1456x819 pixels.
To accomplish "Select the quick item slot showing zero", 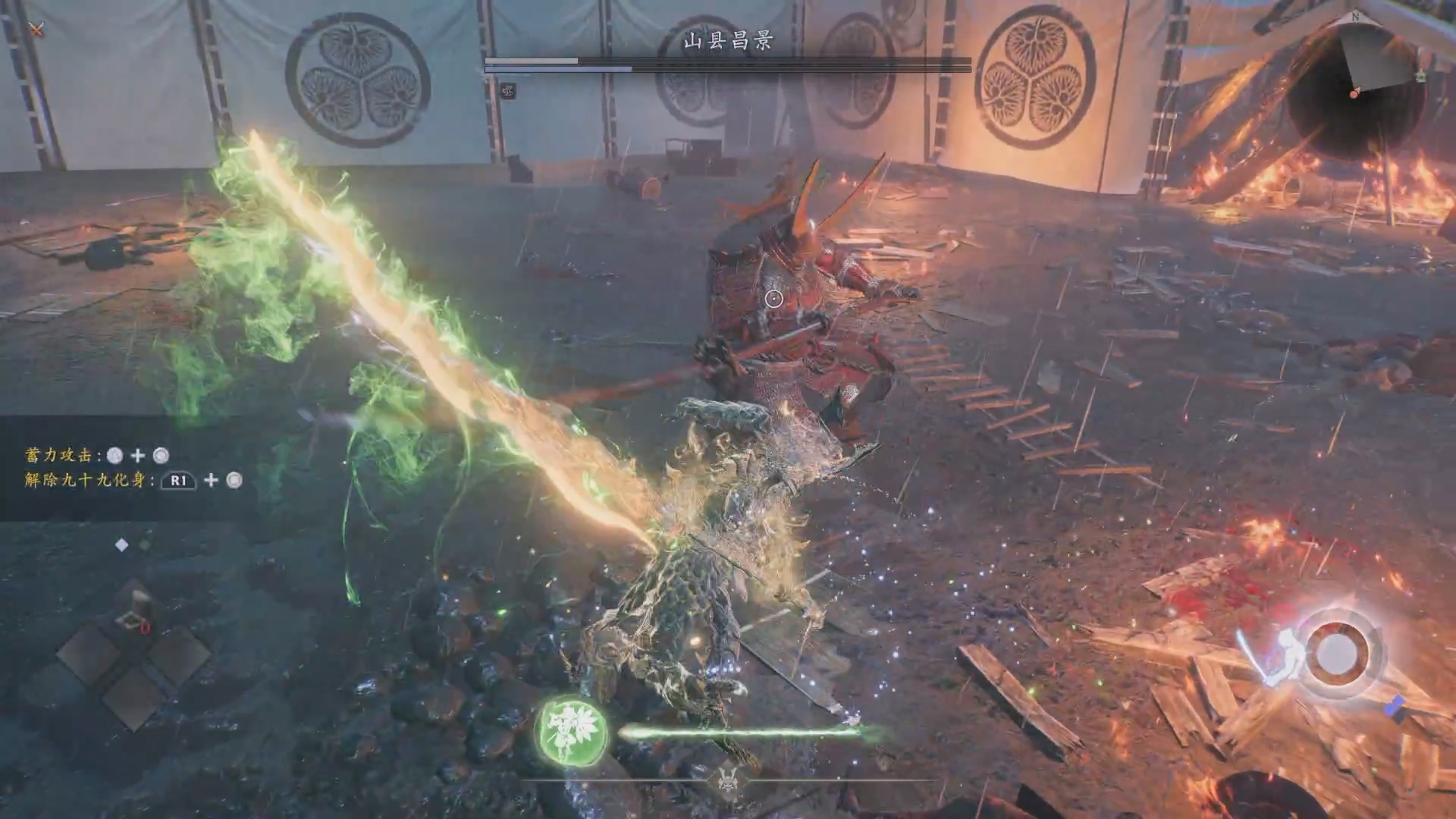I will pos(134,611).
